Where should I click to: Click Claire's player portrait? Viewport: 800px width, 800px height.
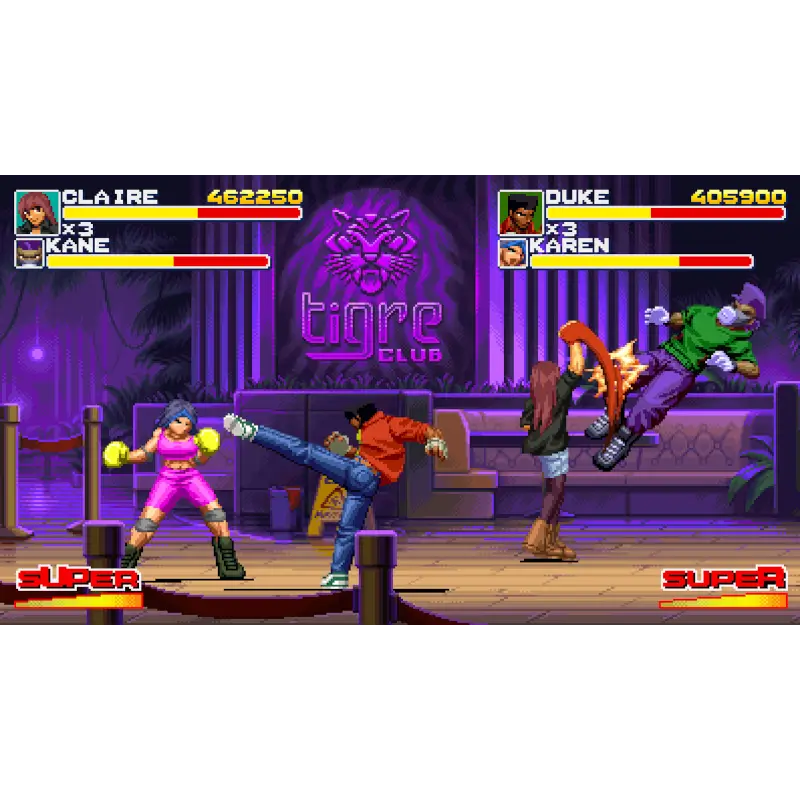point(37,212)
